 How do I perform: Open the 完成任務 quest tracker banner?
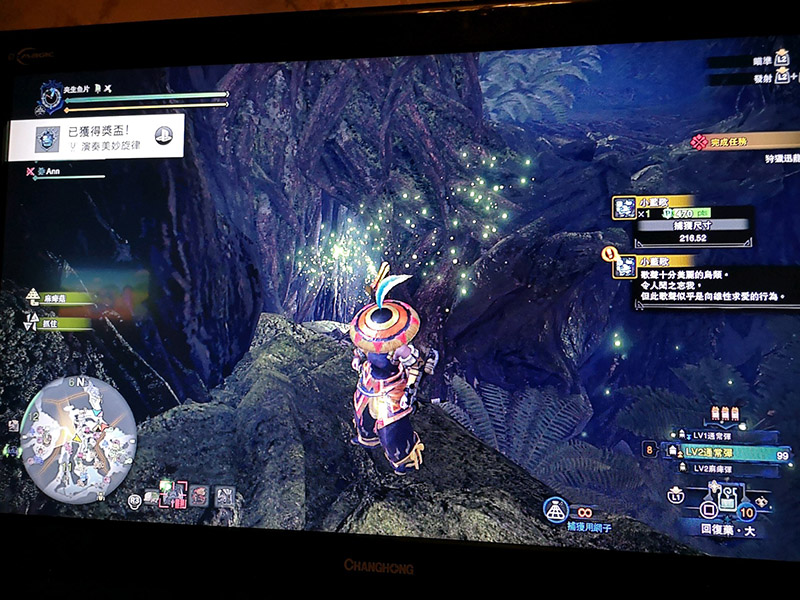744,143
